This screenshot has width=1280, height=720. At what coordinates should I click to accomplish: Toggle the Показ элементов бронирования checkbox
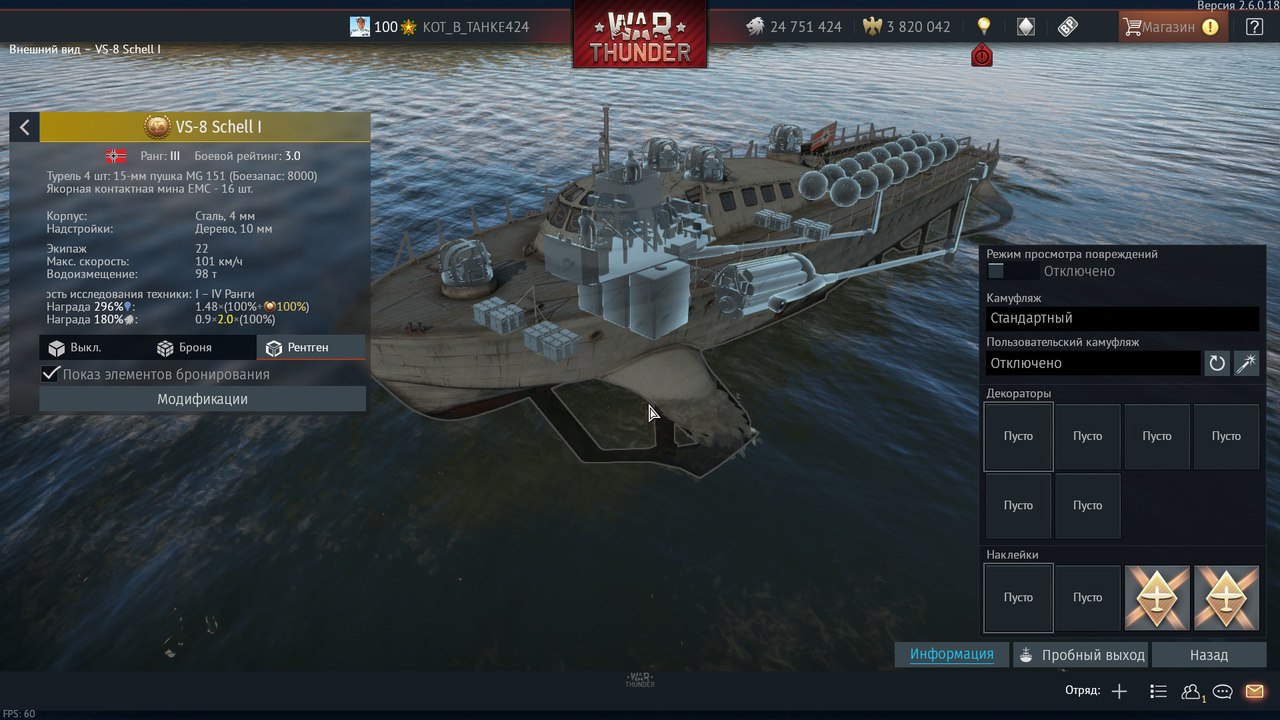click(x=50, y=374)
